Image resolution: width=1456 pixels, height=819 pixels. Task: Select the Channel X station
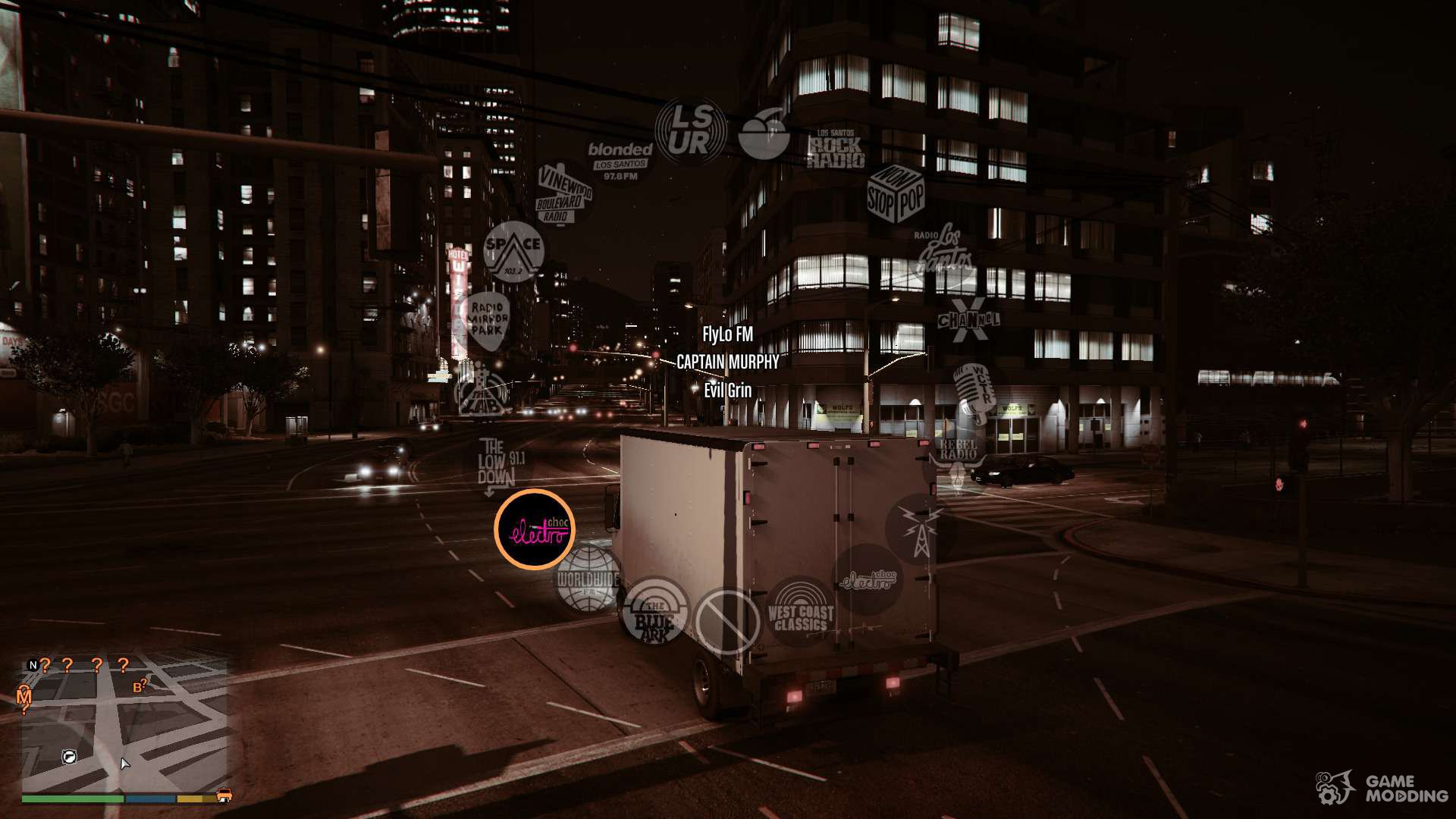(968, 321)
